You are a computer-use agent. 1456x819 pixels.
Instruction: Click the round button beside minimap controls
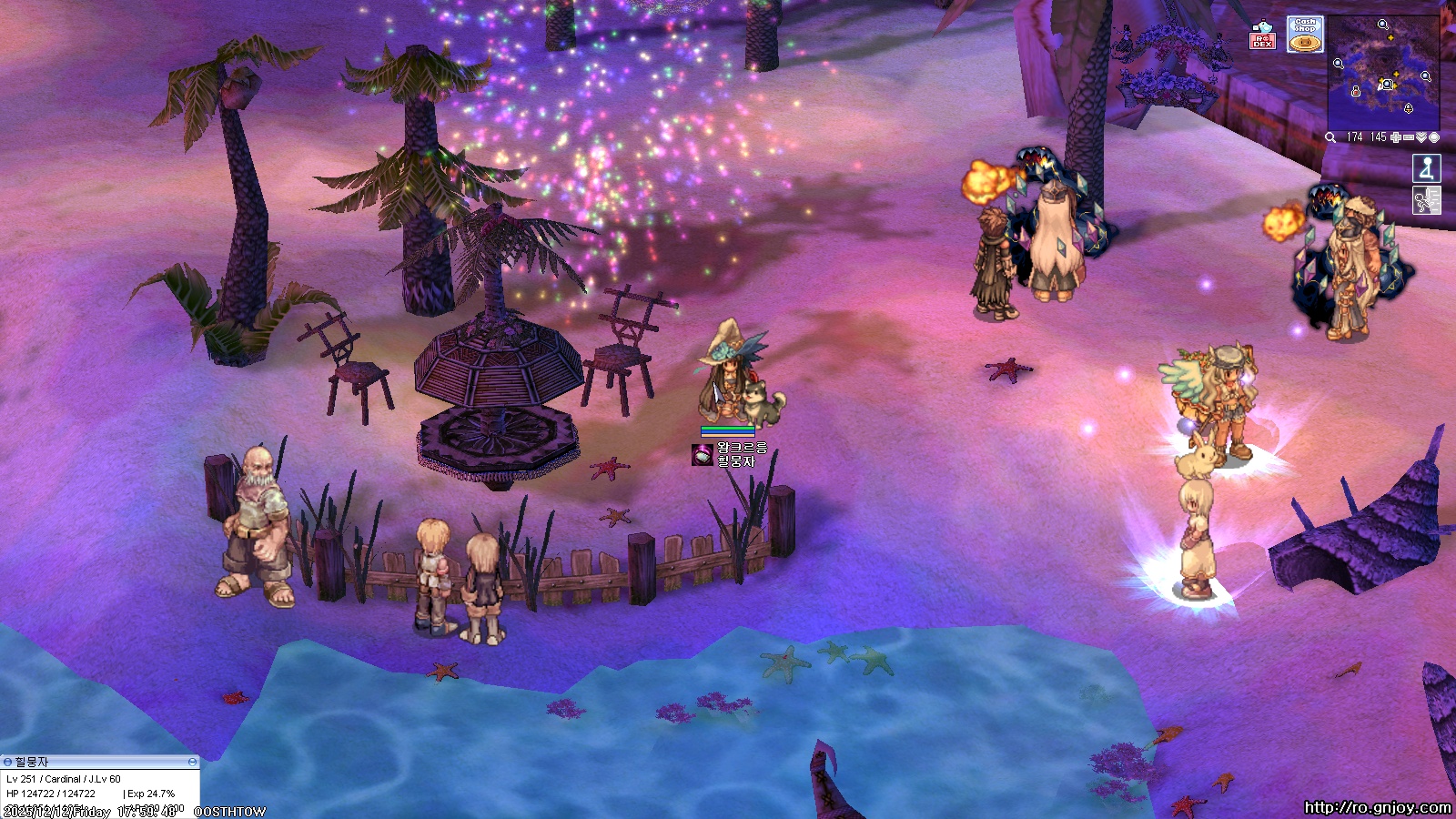coord(1434,137)
